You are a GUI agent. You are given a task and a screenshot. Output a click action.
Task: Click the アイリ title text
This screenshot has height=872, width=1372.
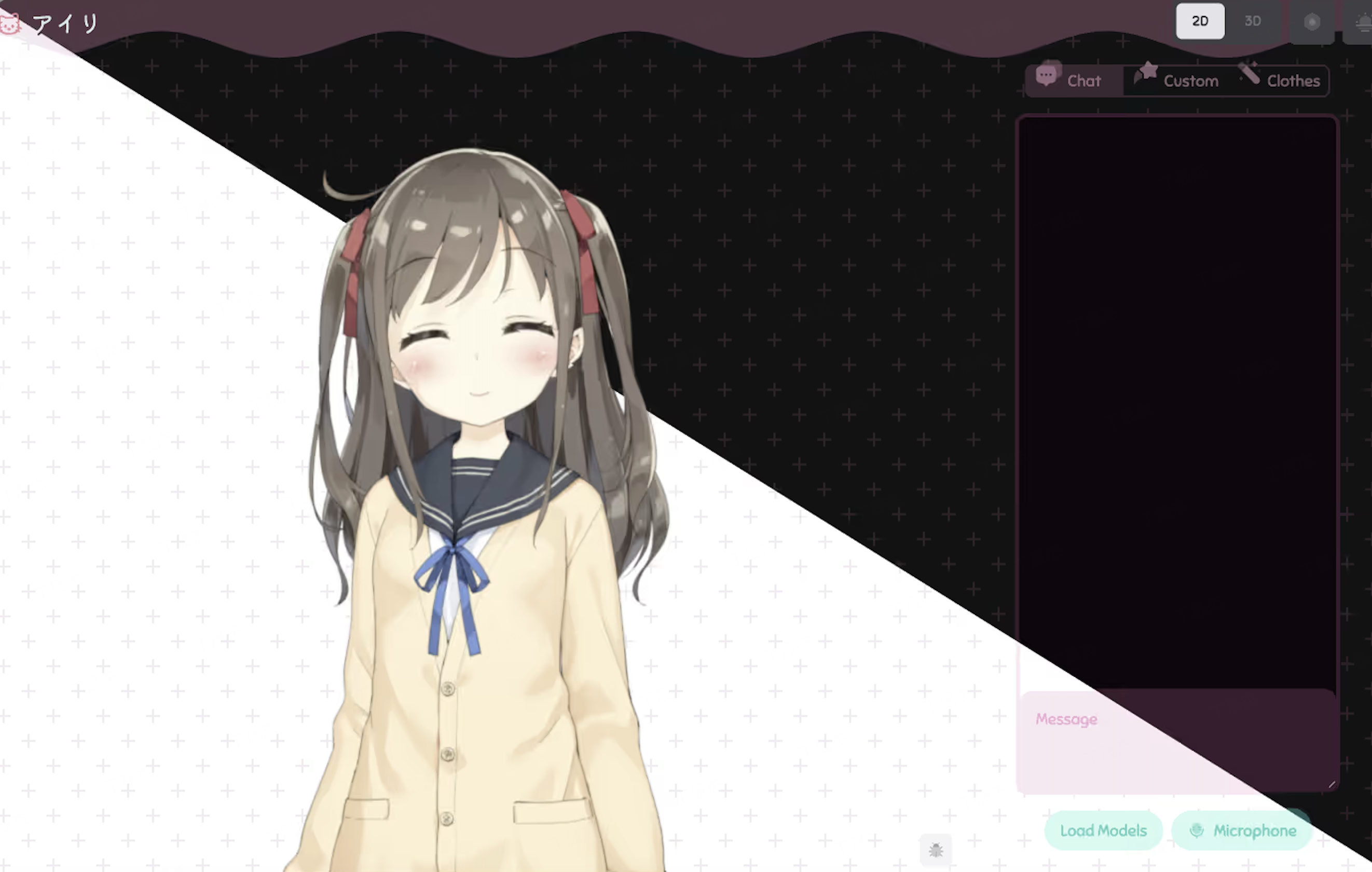[64, 23]
